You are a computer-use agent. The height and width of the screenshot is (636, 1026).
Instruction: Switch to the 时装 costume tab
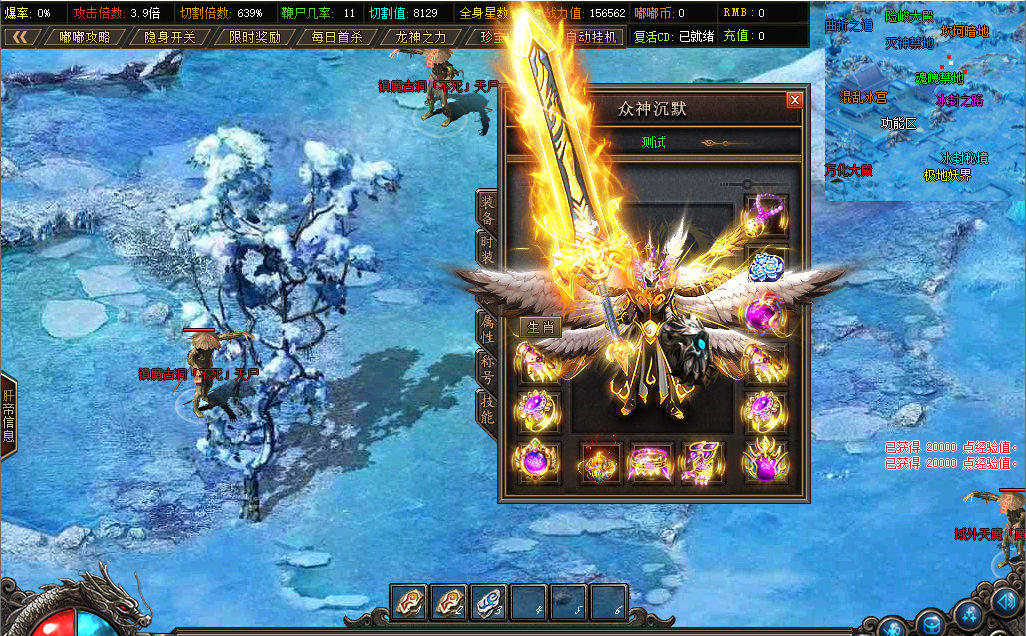pos(487,250)
